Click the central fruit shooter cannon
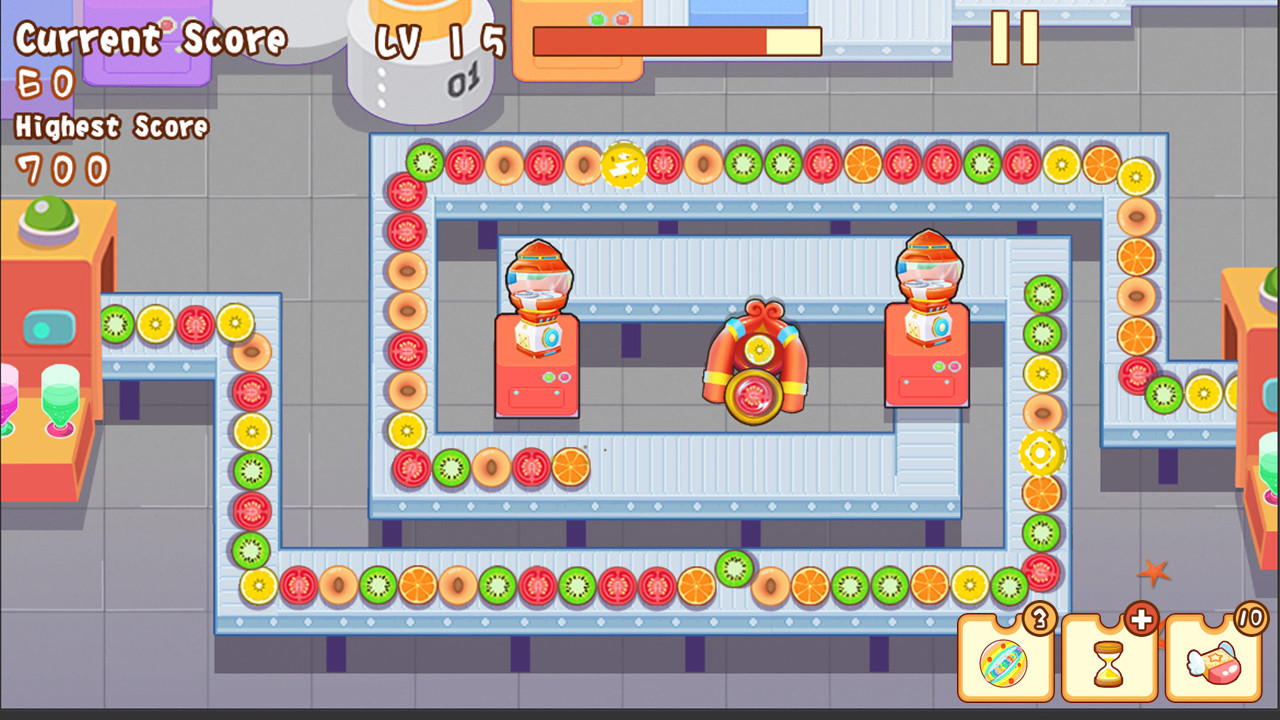 tap(757, 370)
